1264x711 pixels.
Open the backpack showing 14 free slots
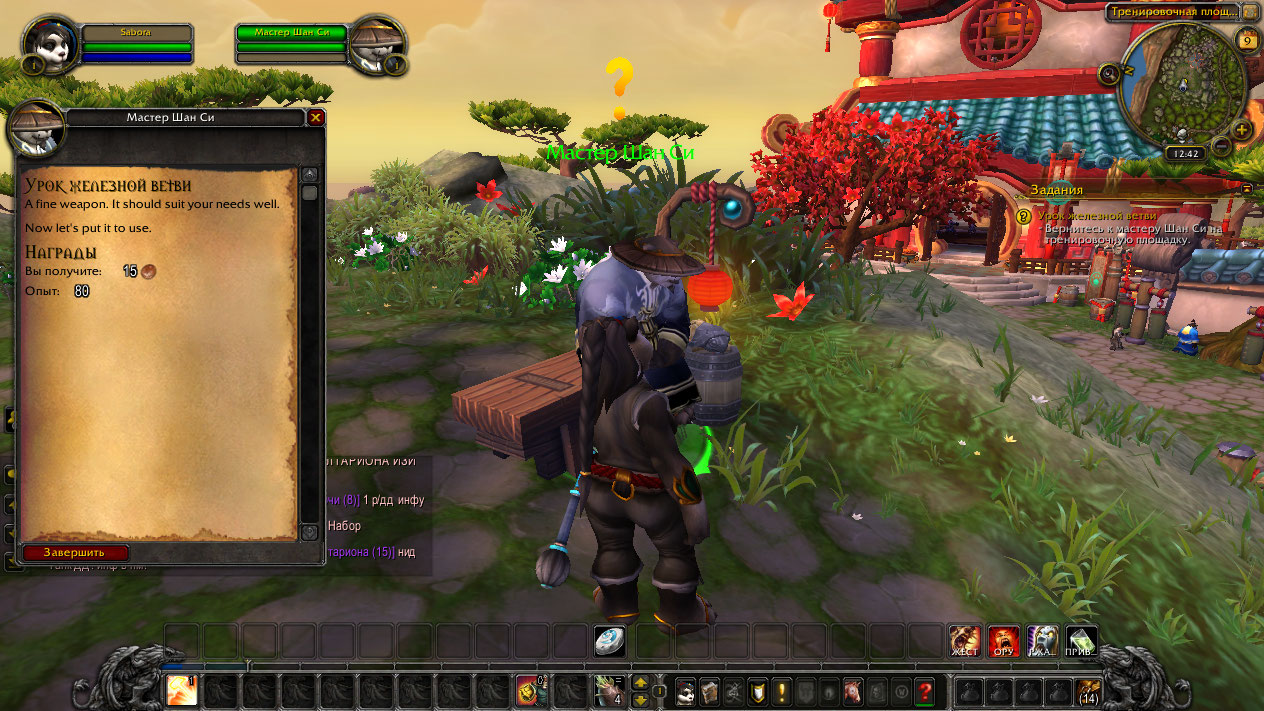[1087, 690]
